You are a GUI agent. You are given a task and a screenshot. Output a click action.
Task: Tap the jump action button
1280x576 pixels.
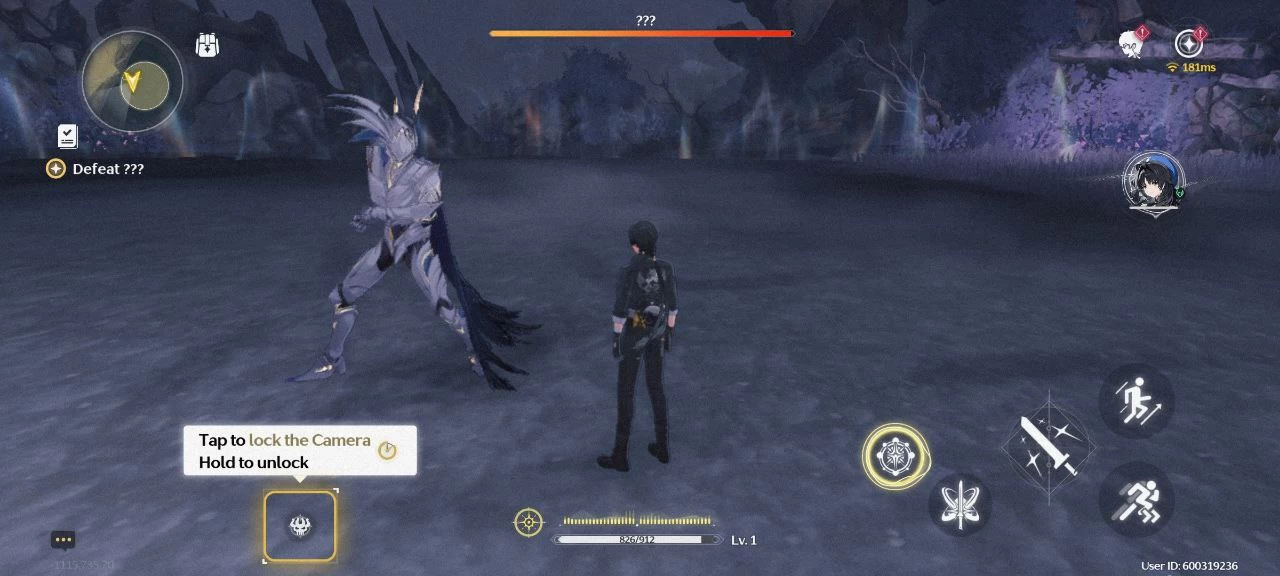coord(1136,401)
